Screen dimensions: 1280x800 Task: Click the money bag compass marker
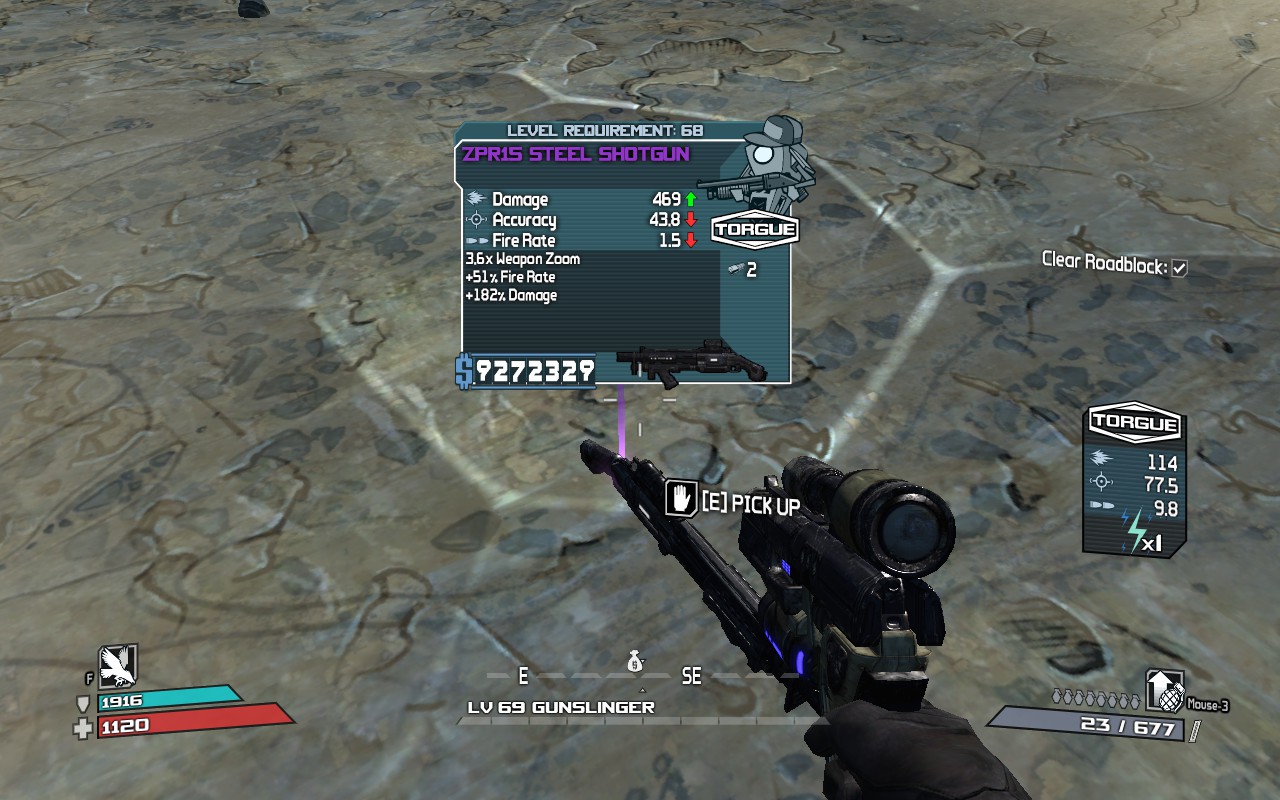tap(635, 662)
